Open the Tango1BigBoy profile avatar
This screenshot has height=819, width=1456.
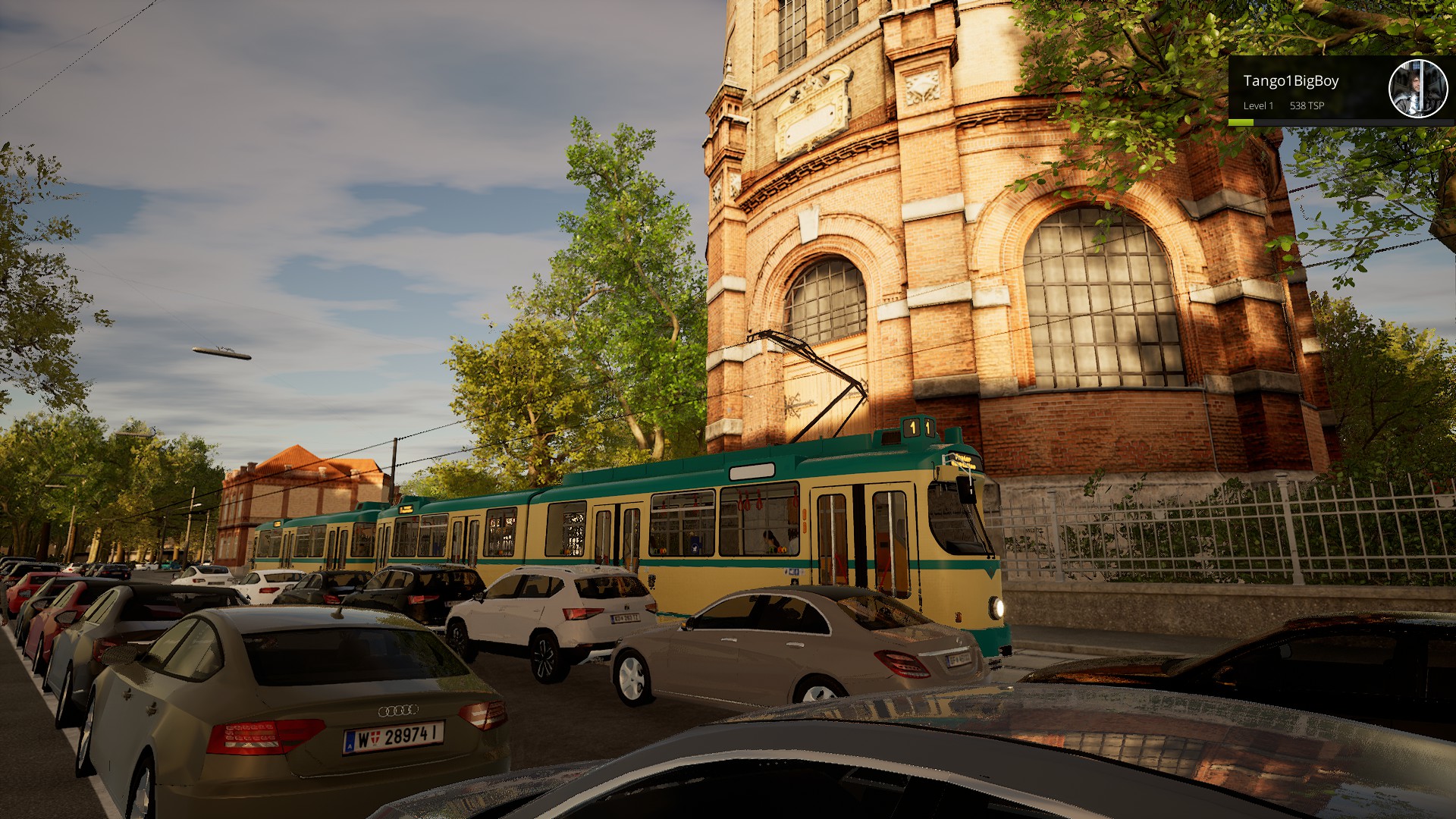(x=1417, y=89)
